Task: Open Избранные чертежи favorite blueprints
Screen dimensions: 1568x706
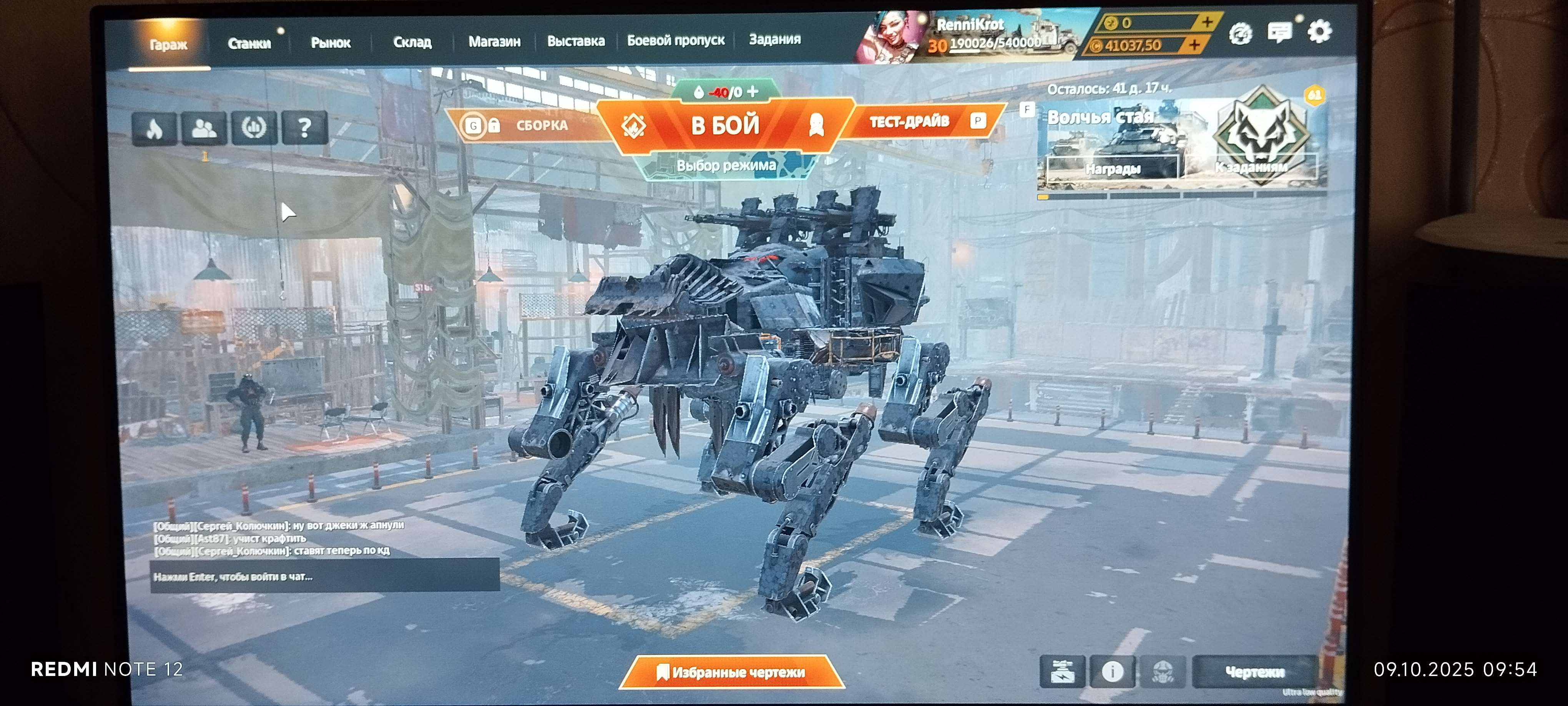Action: 731,672
